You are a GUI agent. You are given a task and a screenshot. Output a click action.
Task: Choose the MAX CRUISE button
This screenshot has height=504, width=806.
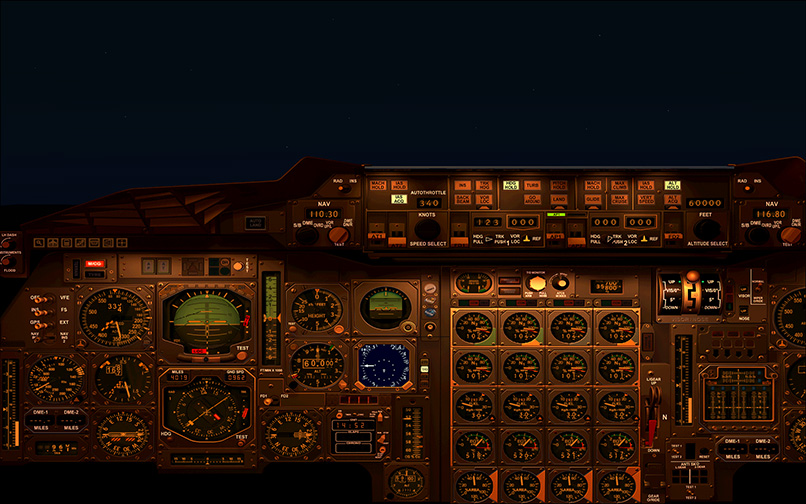point(620,199)
